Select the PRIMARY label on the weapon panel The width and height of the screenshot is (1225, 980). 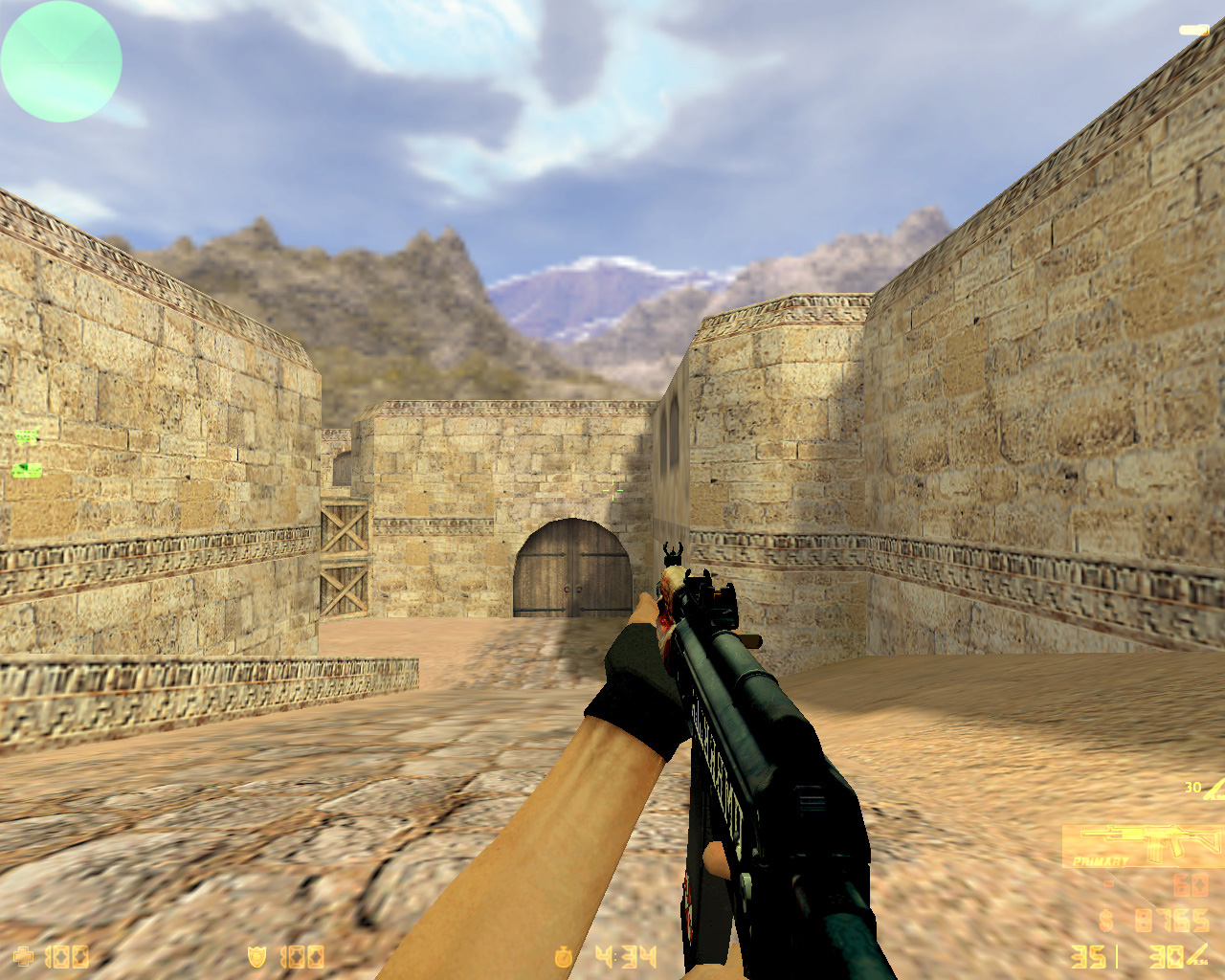[1101, 859]
